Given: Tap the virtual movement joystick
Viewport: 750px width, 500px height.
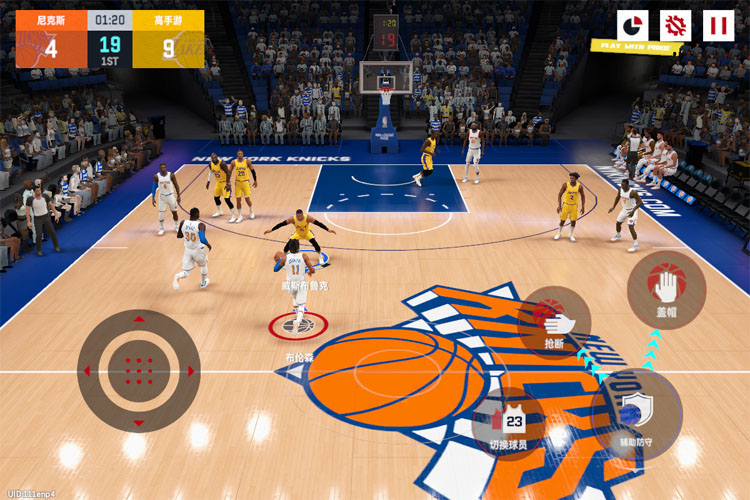Looking at the screenshot, I should pyautogui.click(x=138, y=371).
